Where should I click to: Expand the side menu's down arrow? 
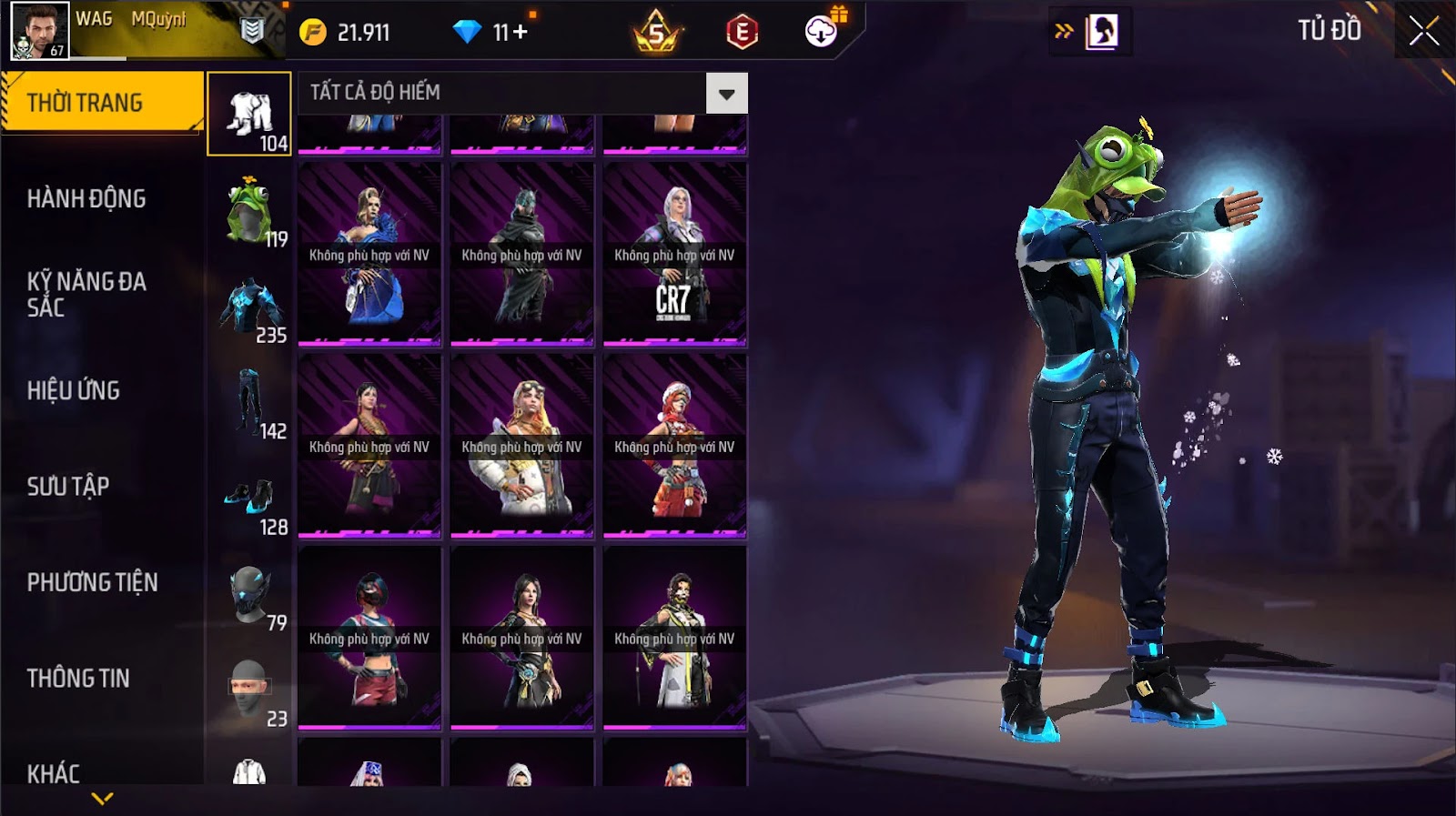click(x=102, y=799)
